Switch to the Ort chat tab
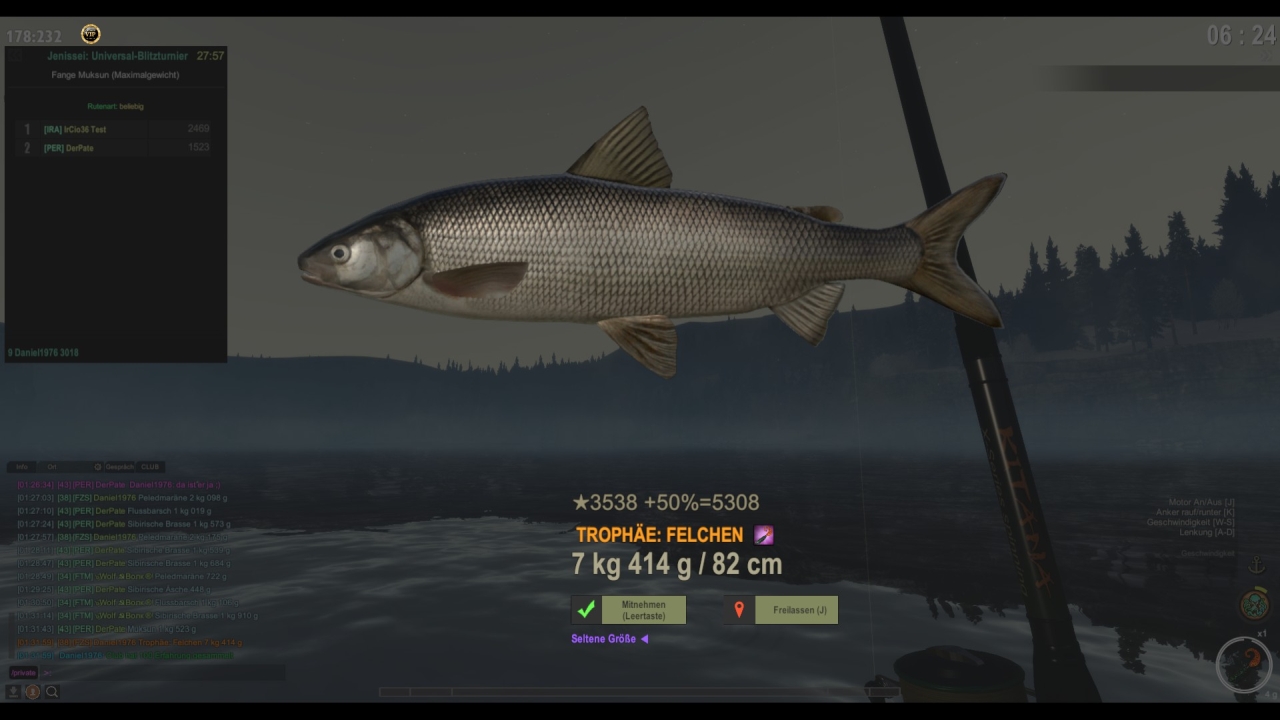This screenshot has width=1280, height=720. coord(52,467)
